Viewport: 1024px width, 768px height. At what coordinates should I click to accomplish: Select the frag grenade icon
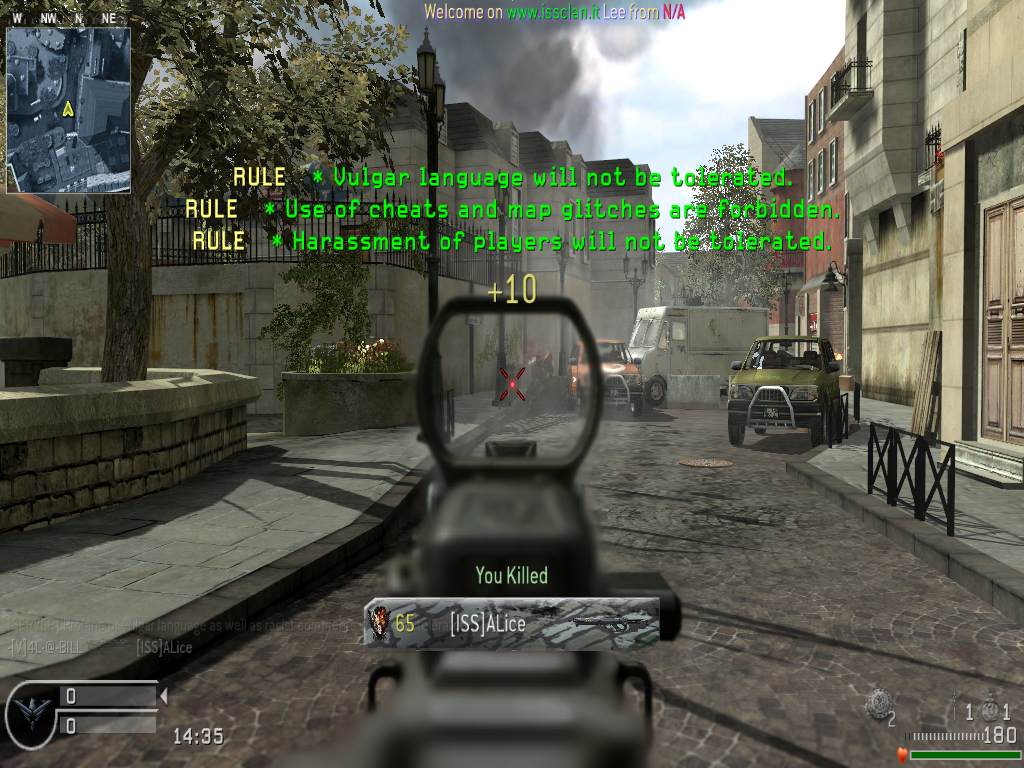tap(989, 709)
